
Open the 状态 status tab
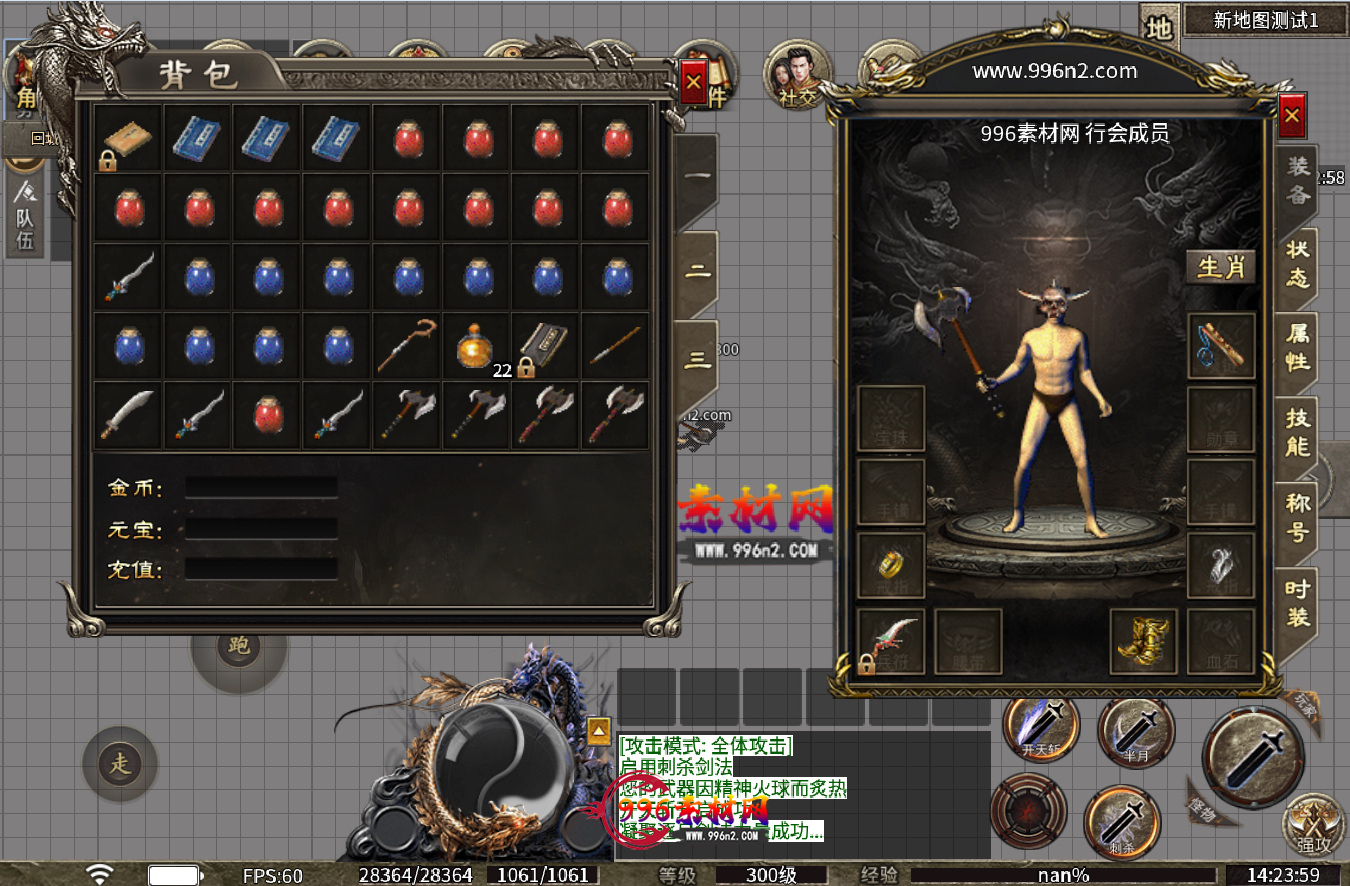point(1297,263)
